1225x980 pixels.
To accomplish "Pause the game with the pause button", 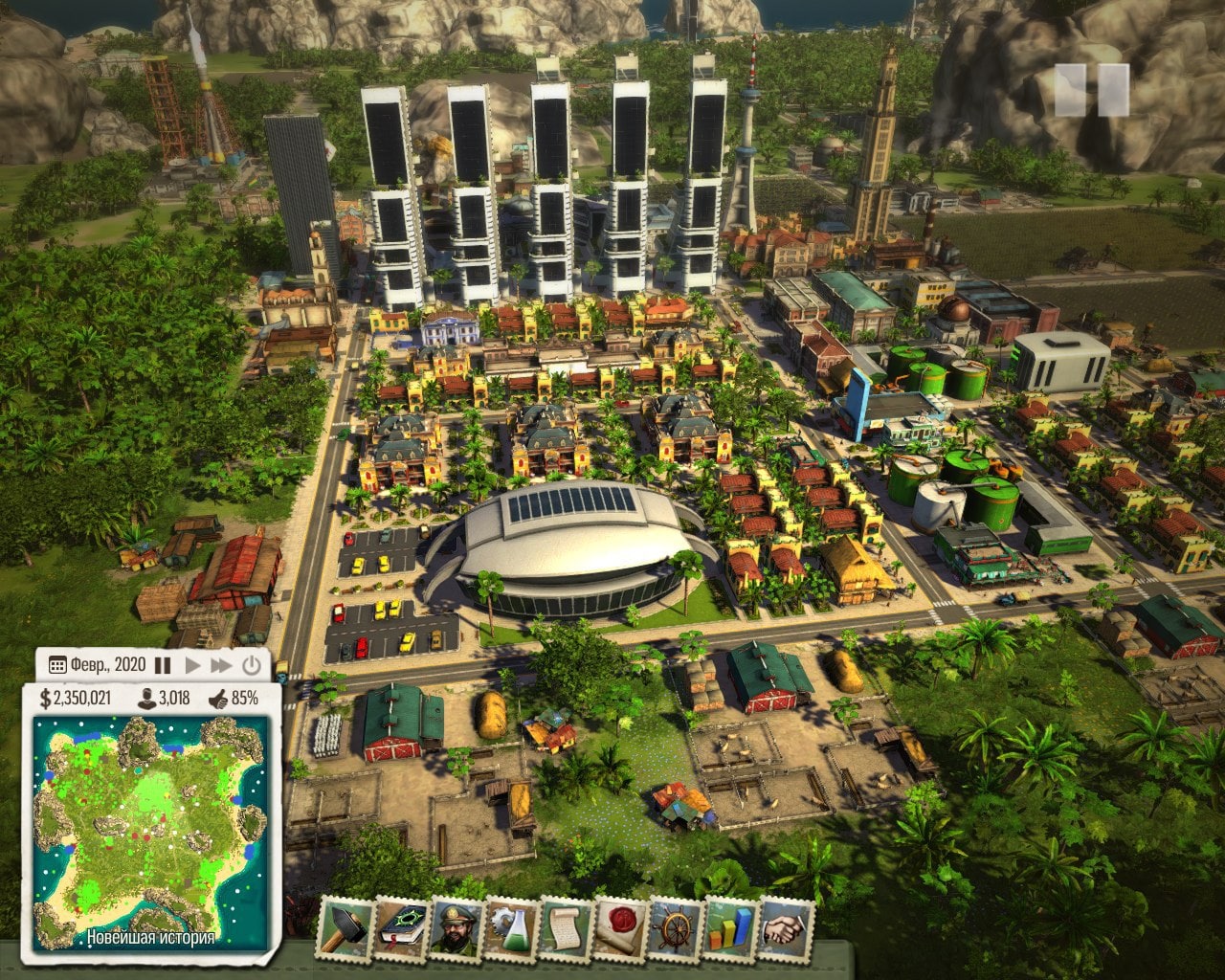I will 163,665.
